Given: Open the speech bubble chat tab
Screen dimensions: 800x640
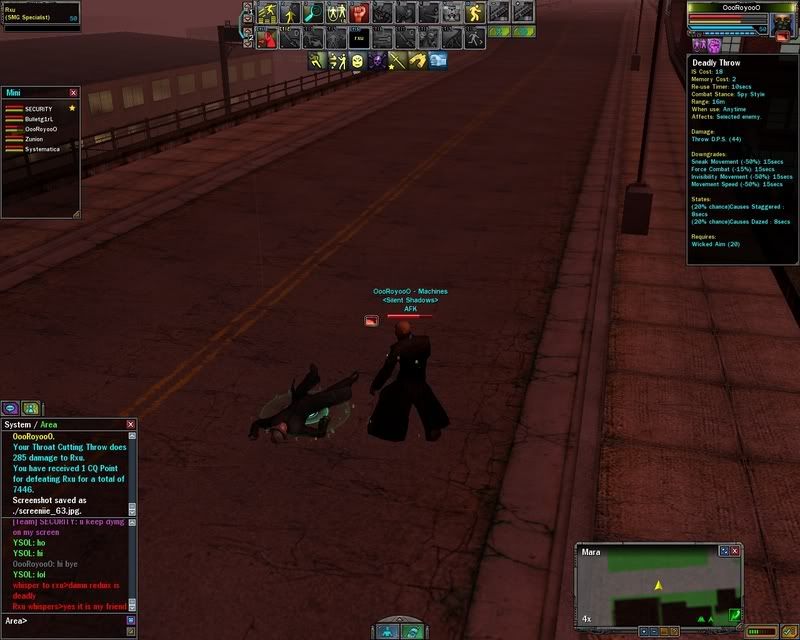Looking at the screenshot, I should [x=10, y=408].
